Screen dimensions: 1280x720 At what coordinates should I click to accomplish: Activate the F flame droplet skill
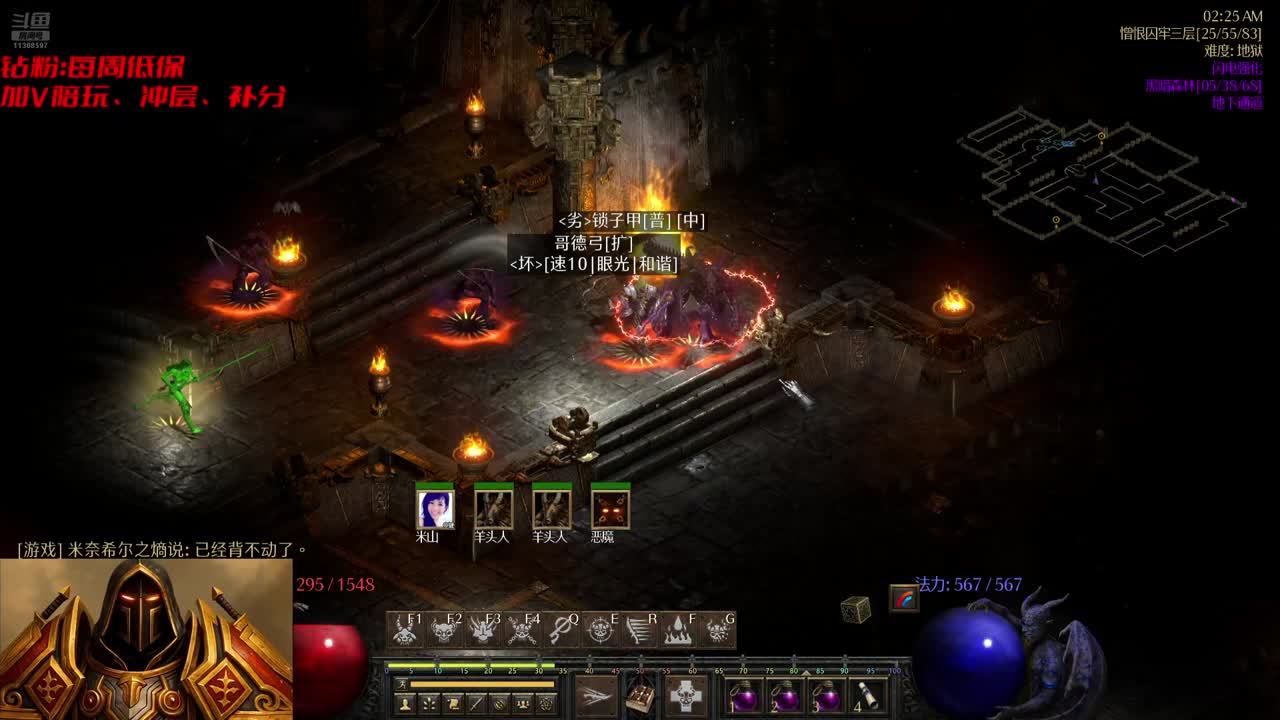(x=678, y=630)
